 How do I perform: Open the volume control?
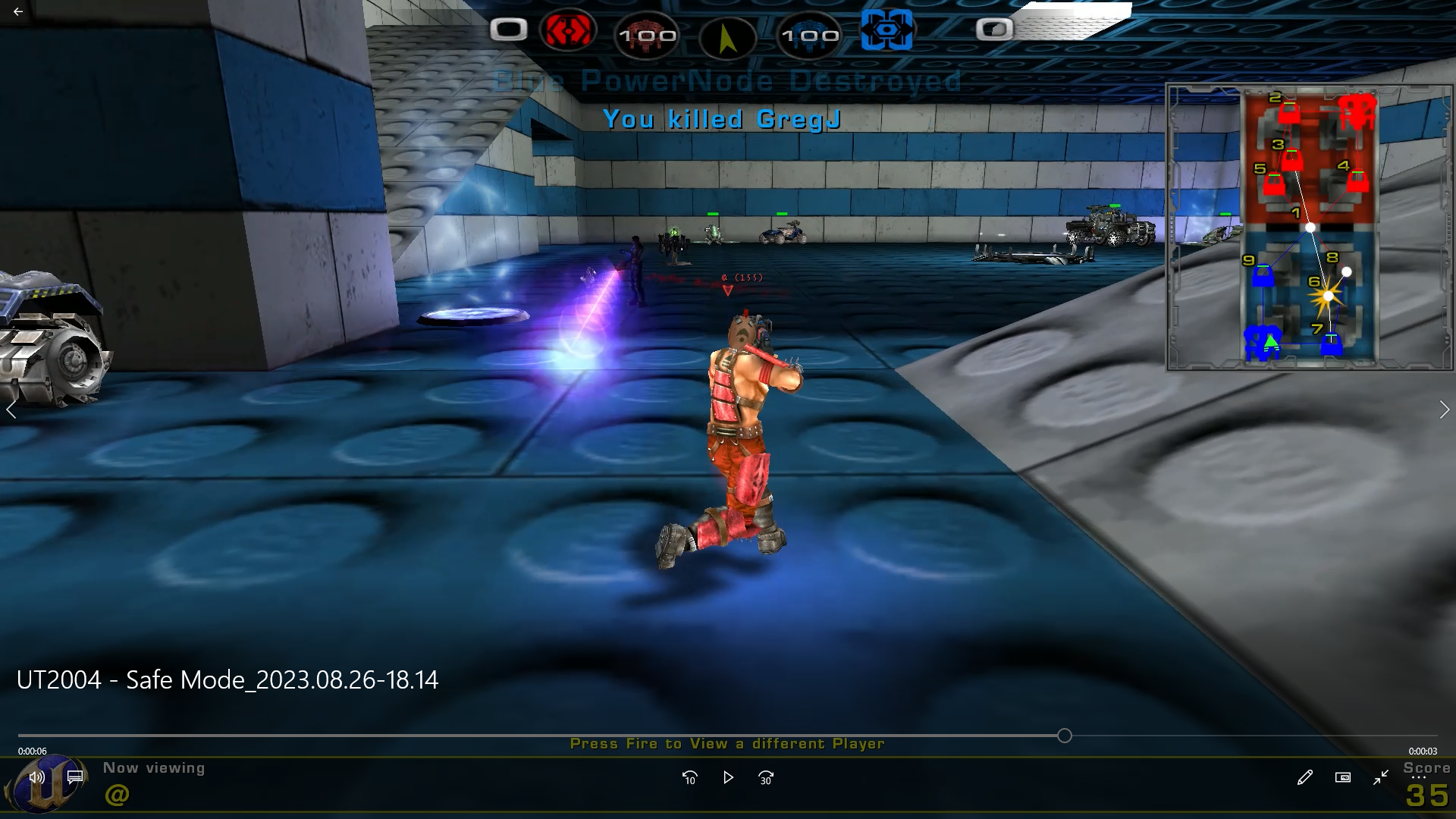(36, 777)
